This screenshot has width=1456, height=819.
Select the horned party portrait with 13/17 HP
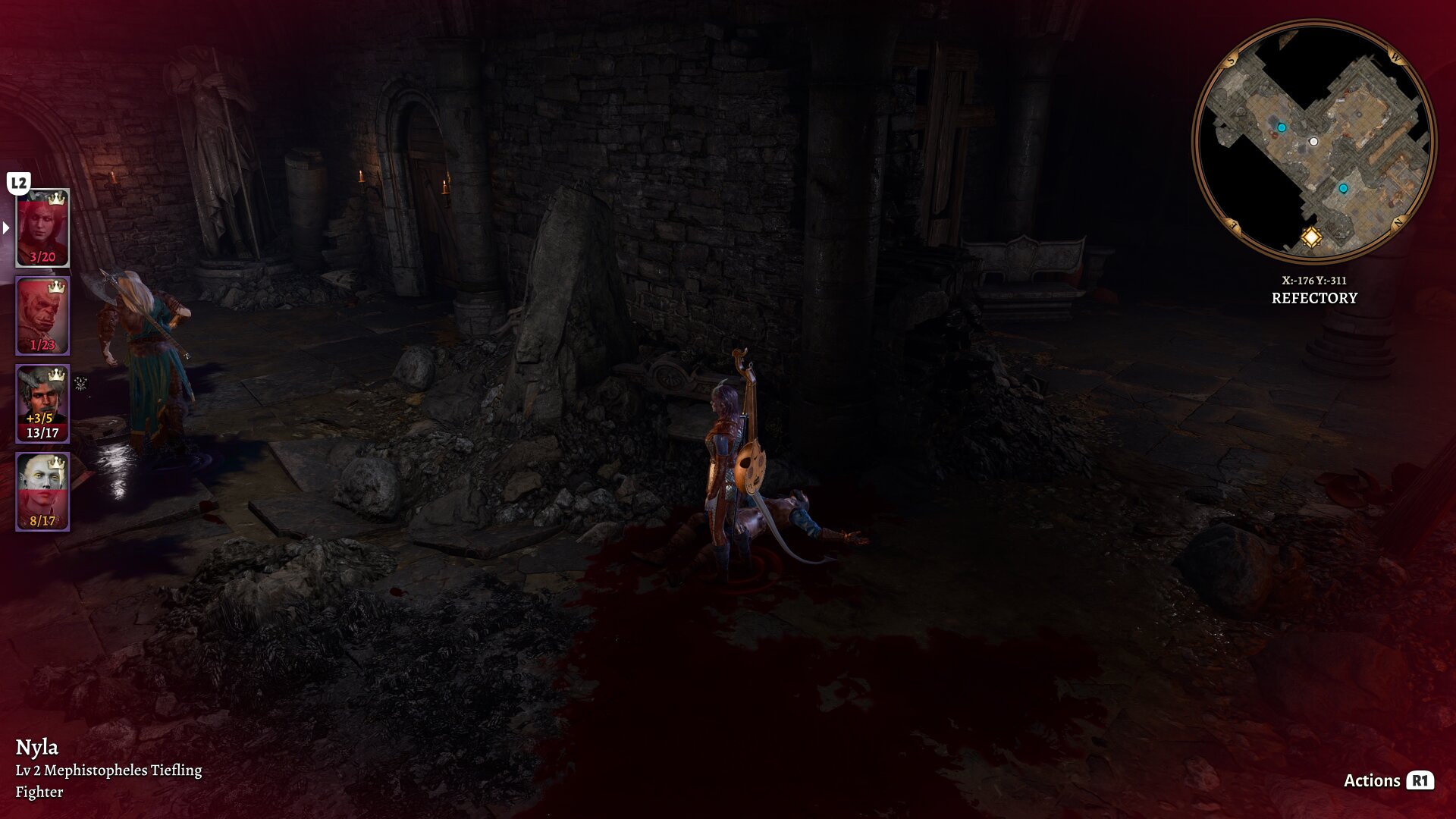click(42, 403)
